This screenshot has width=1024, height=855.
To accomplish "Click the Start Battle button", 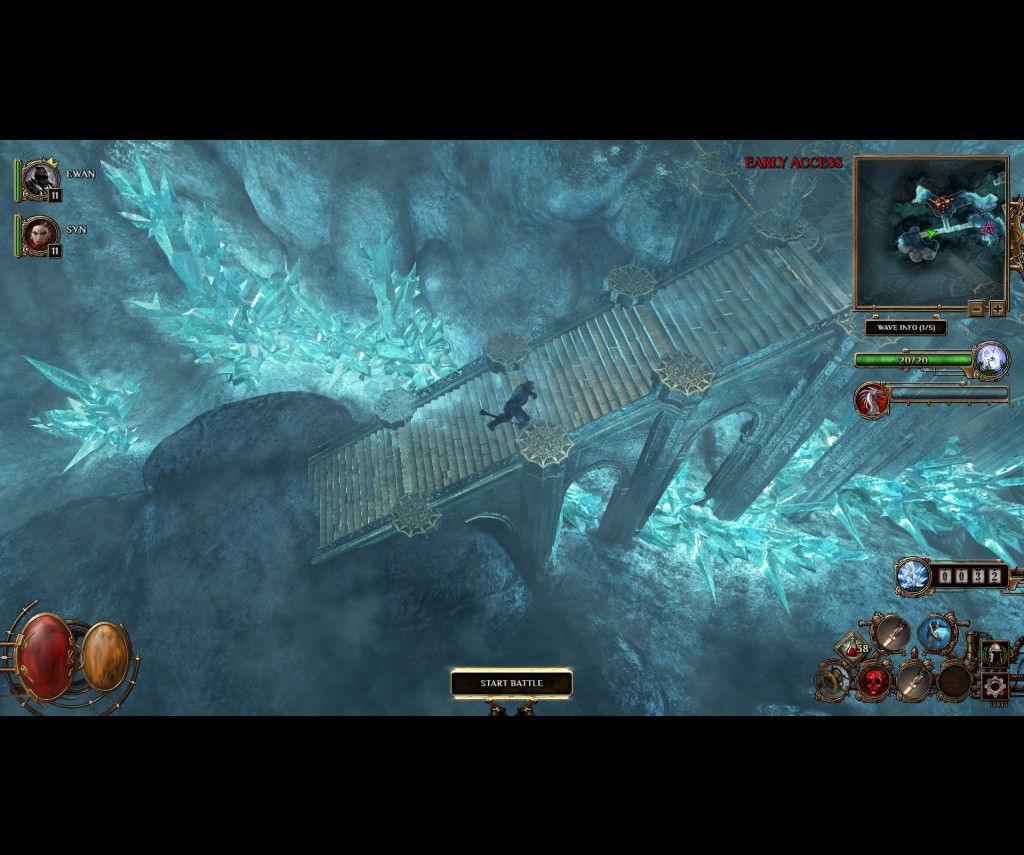I will (x=511, y=684).
